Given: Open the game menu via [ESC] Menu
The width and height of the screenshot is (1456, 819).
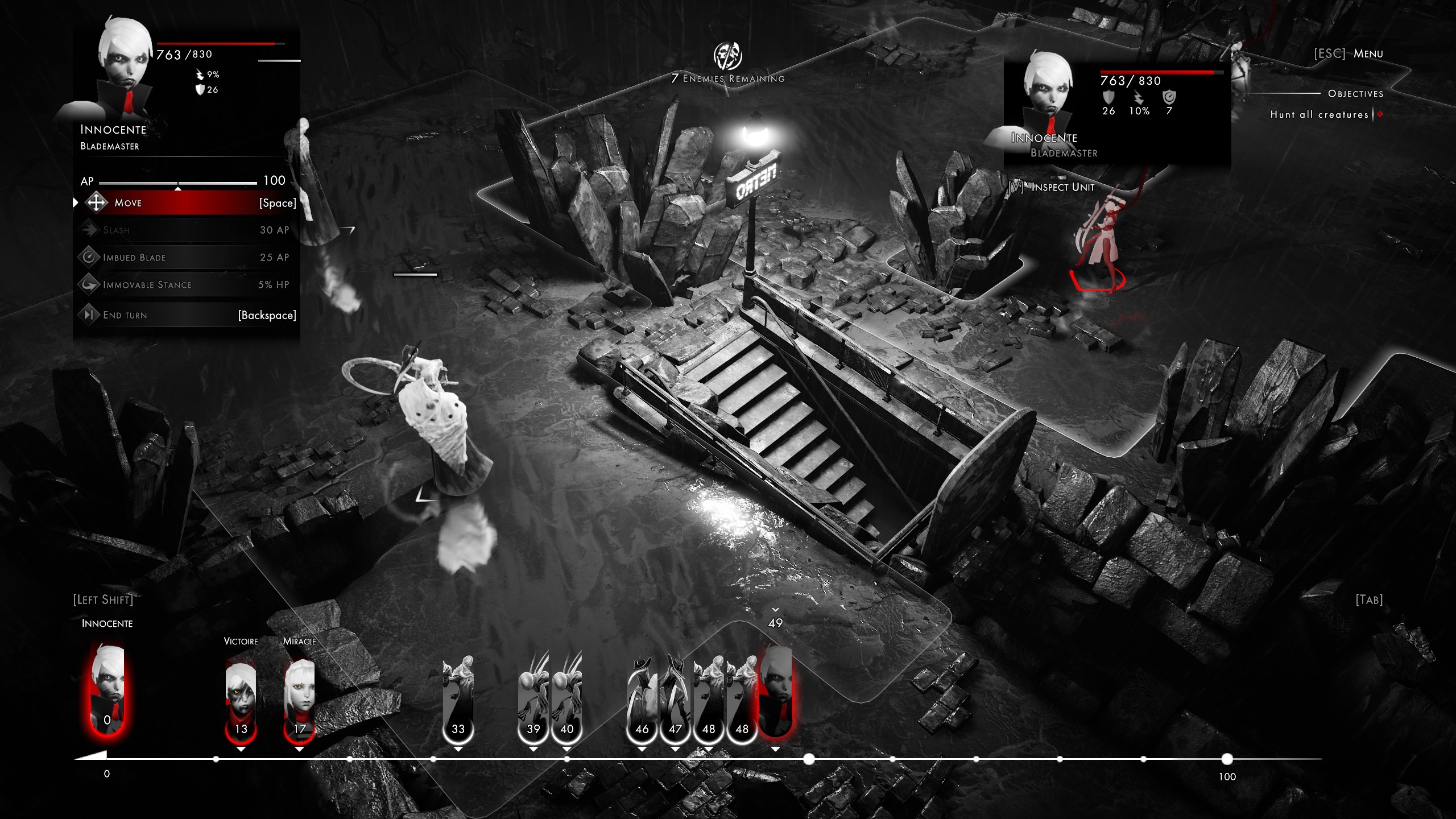Looking at the screenshot, I should click(1349, 53).
